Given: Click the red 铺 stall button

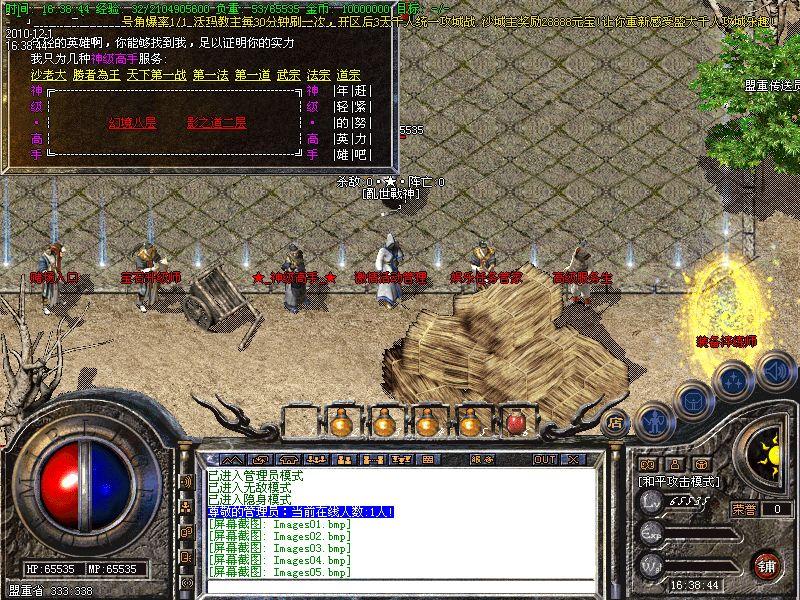Looking at the screenshot, I should coord(766,564).
